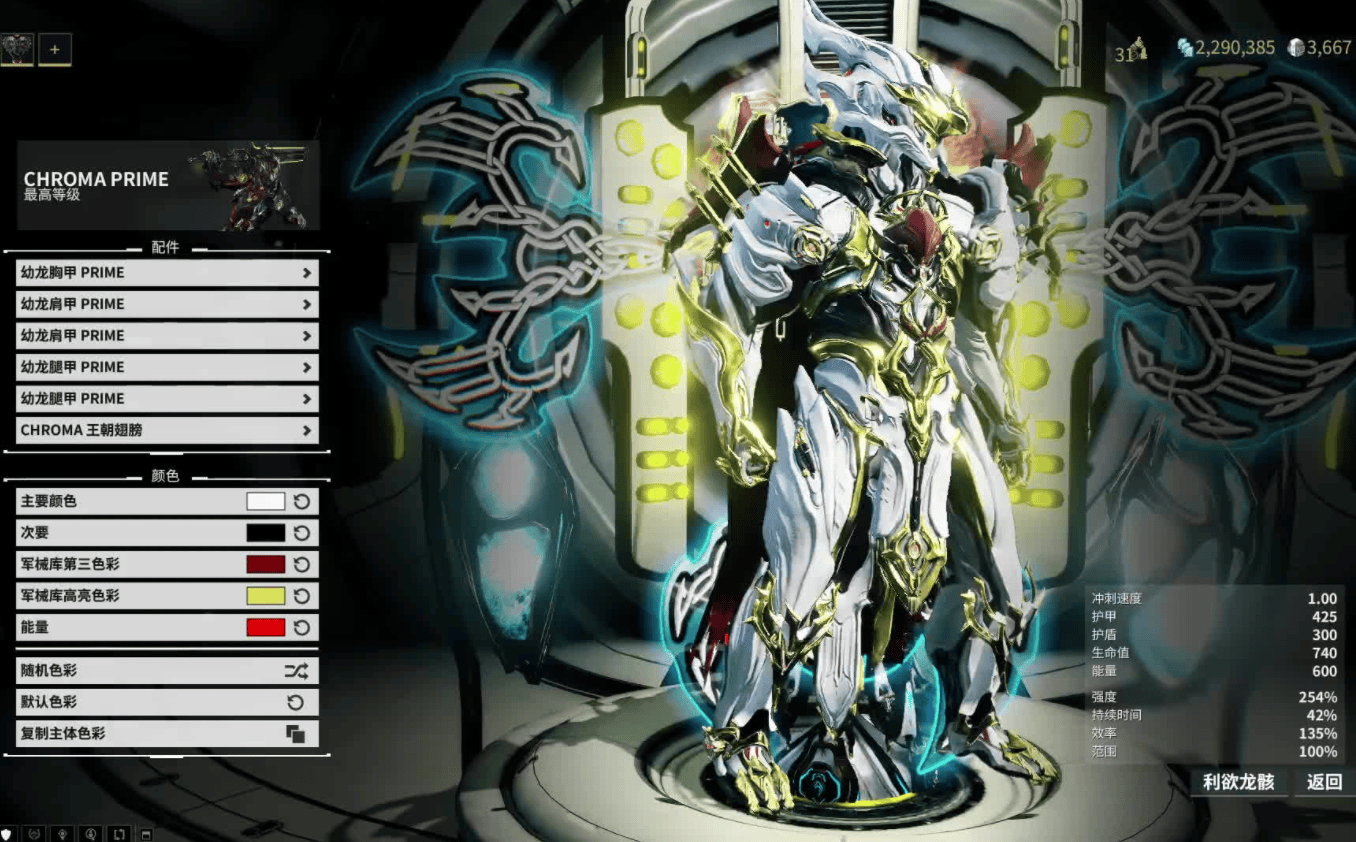Open the red 能量 energy color swatch
The image size is (1356, 842).
point(265,628)
